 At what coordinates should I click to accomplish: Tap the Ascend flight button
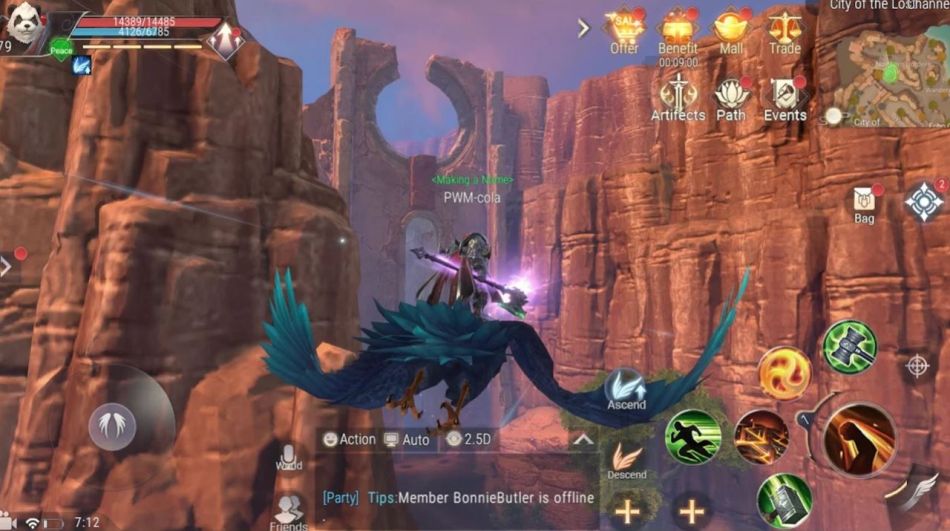(x=626, y=389)
